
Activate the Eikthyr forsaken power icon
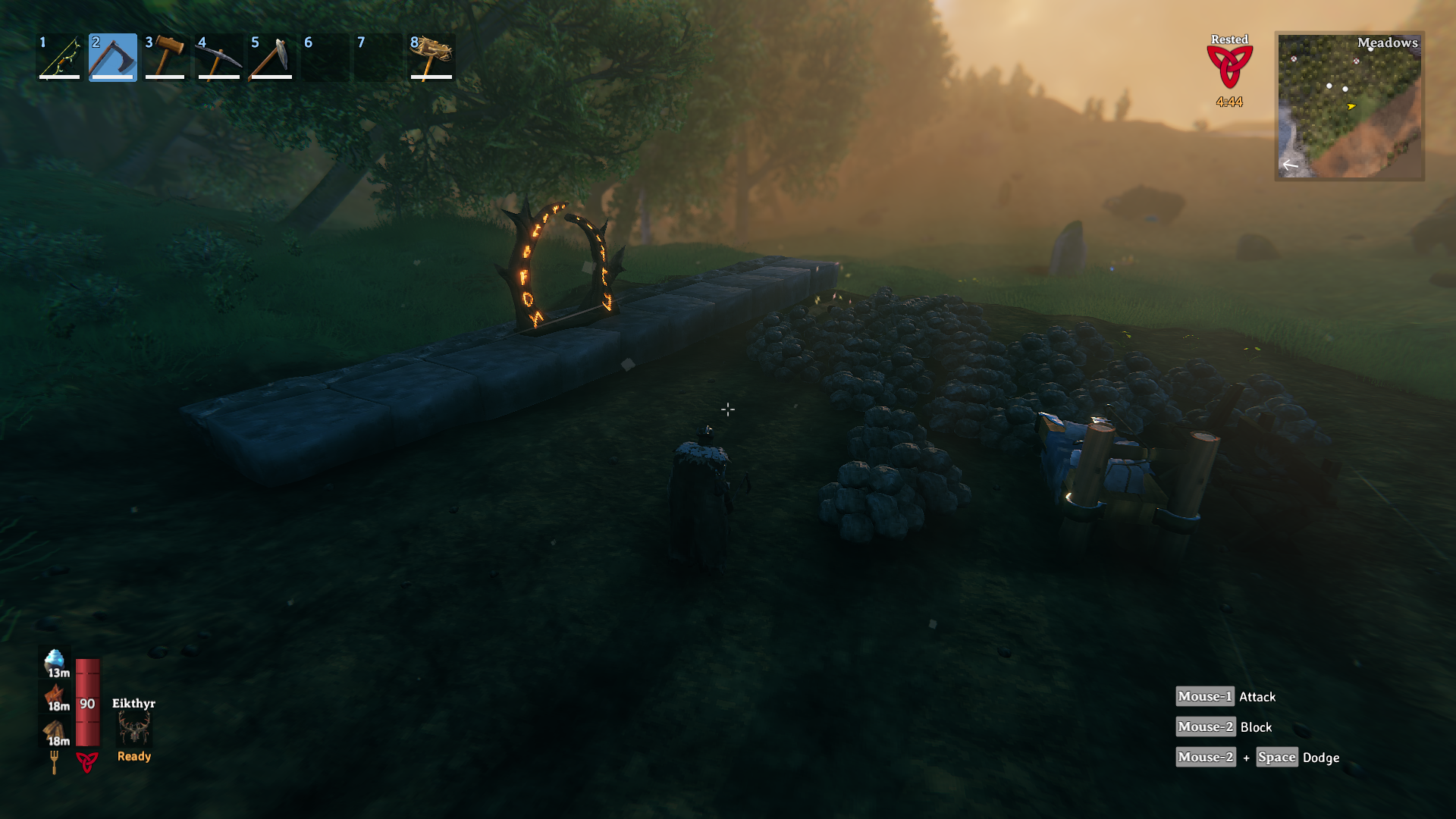134,730
